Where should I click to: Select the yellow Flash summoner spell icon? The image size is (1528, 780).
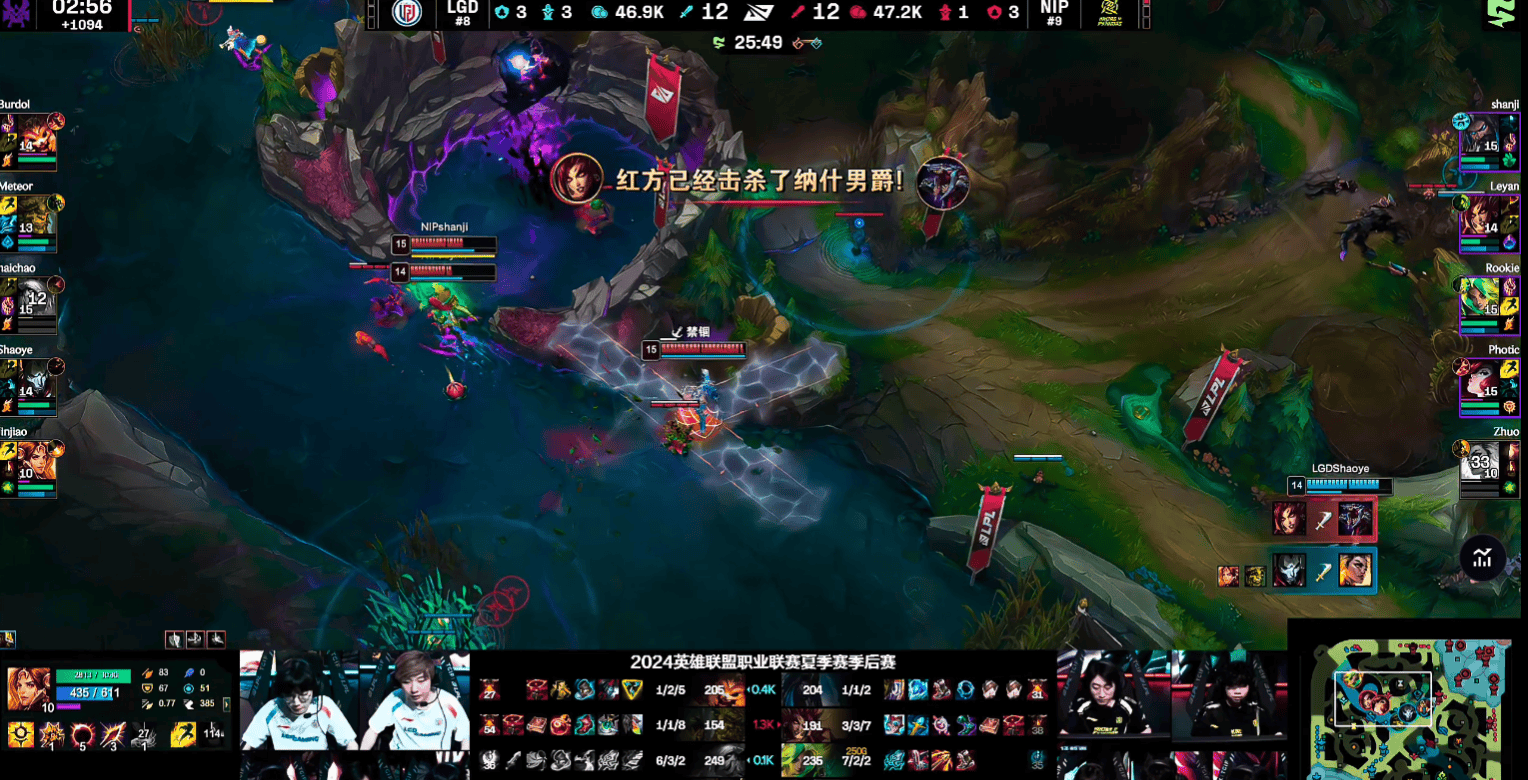(x=184, y=736)
